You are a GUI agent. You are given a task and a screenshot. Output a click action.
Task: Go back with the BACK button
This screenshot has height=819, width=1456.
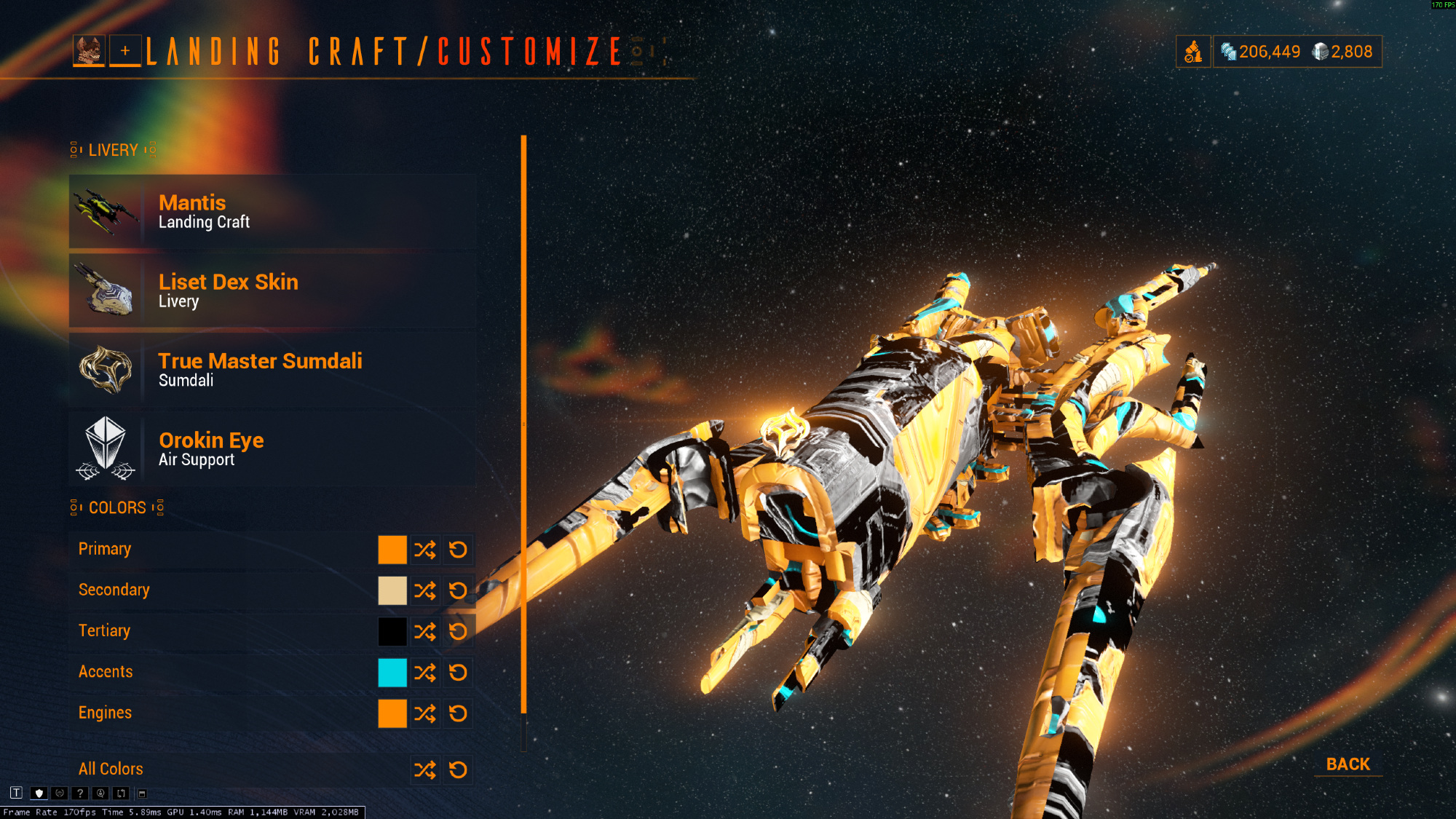tap(1348, 764)
